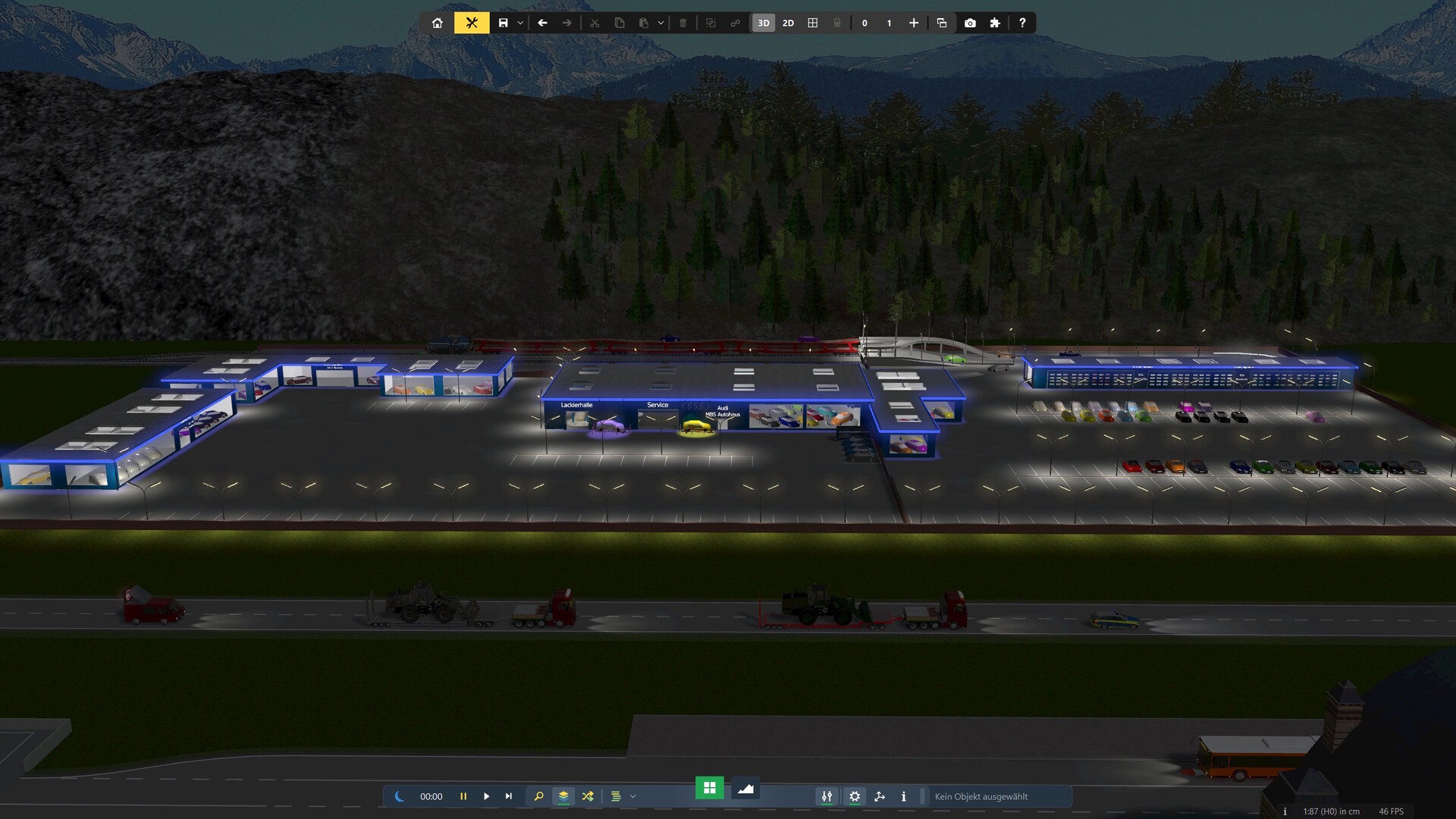
Task: Open the green grid catalog button
Action: [710, 788]
